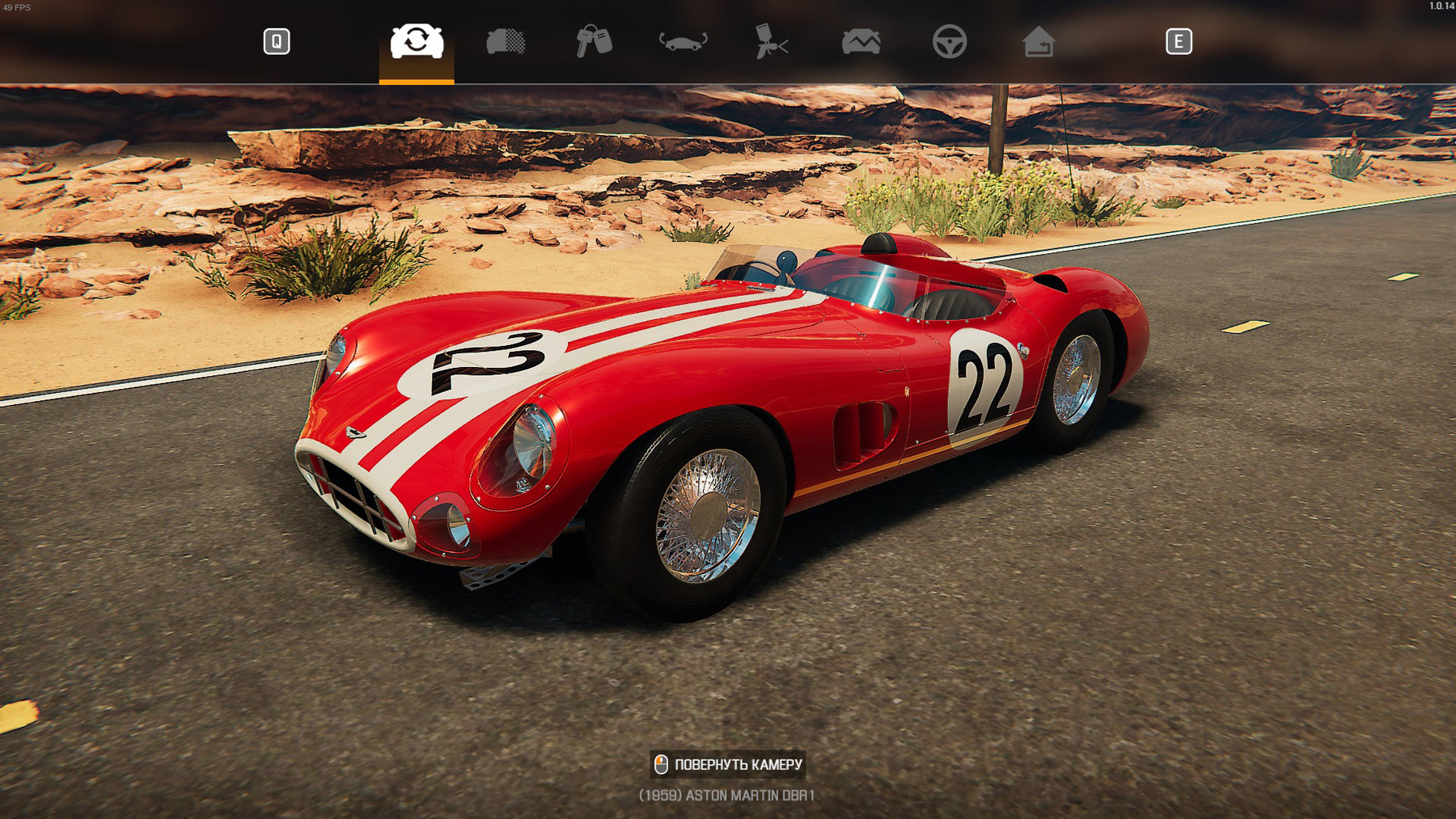The width and height of the screenshot is (1456, 819).
Task: Switch to the car keys tab
Action: pyautogui.click(x=594, y=41)
